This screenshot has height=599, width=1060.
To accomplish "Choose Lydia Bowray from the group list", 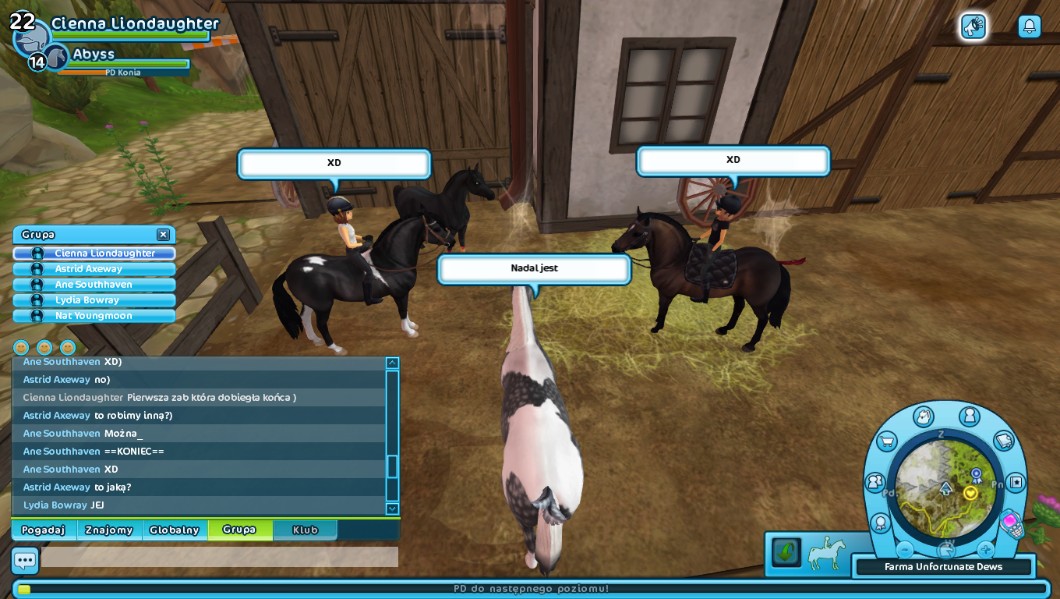I will (95, 300).
